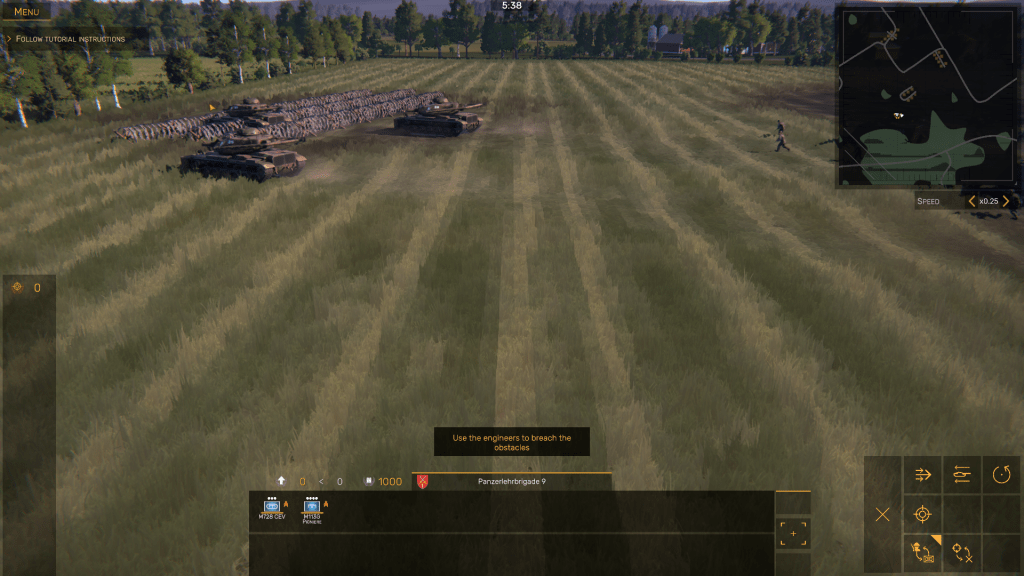Select the crosshair attack order
The width and height of the screenshot is (1024, 576).
click(922, 514)
